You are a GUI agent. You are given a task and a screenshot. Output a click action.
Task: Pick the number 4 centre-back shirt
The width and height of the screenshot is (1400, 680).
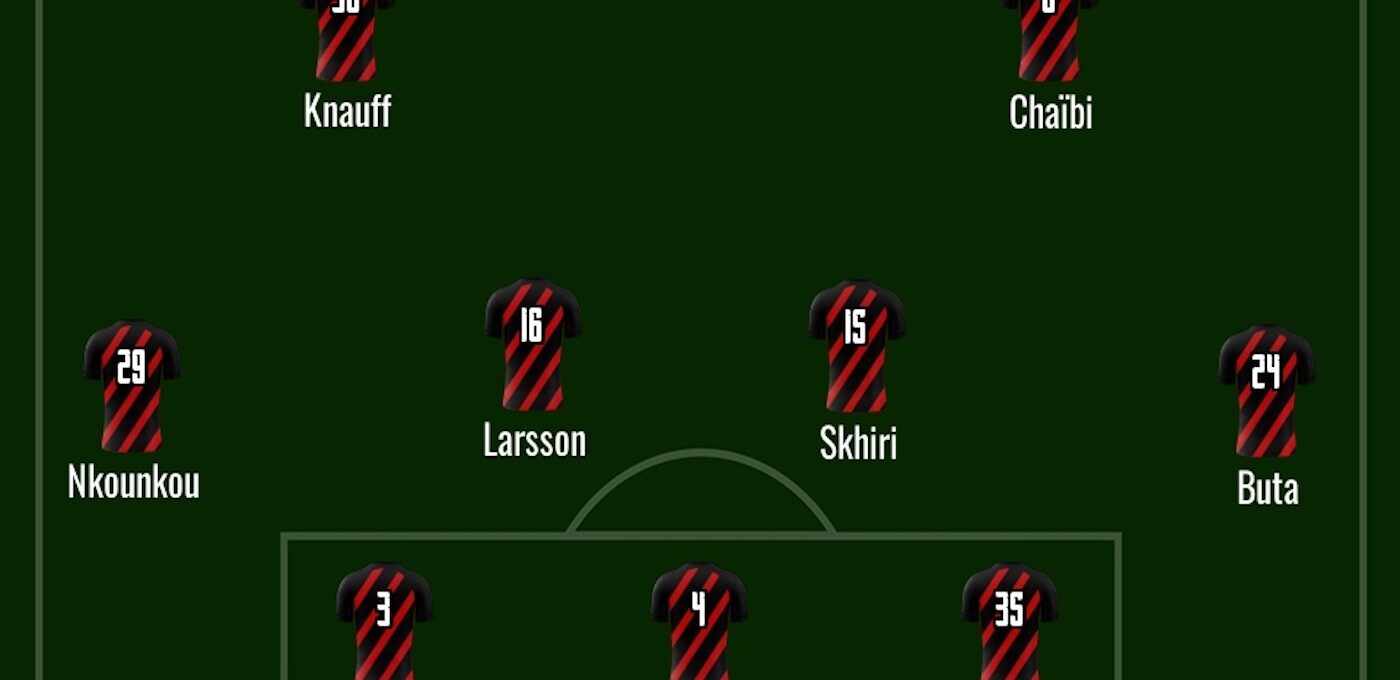click(699, 622)
